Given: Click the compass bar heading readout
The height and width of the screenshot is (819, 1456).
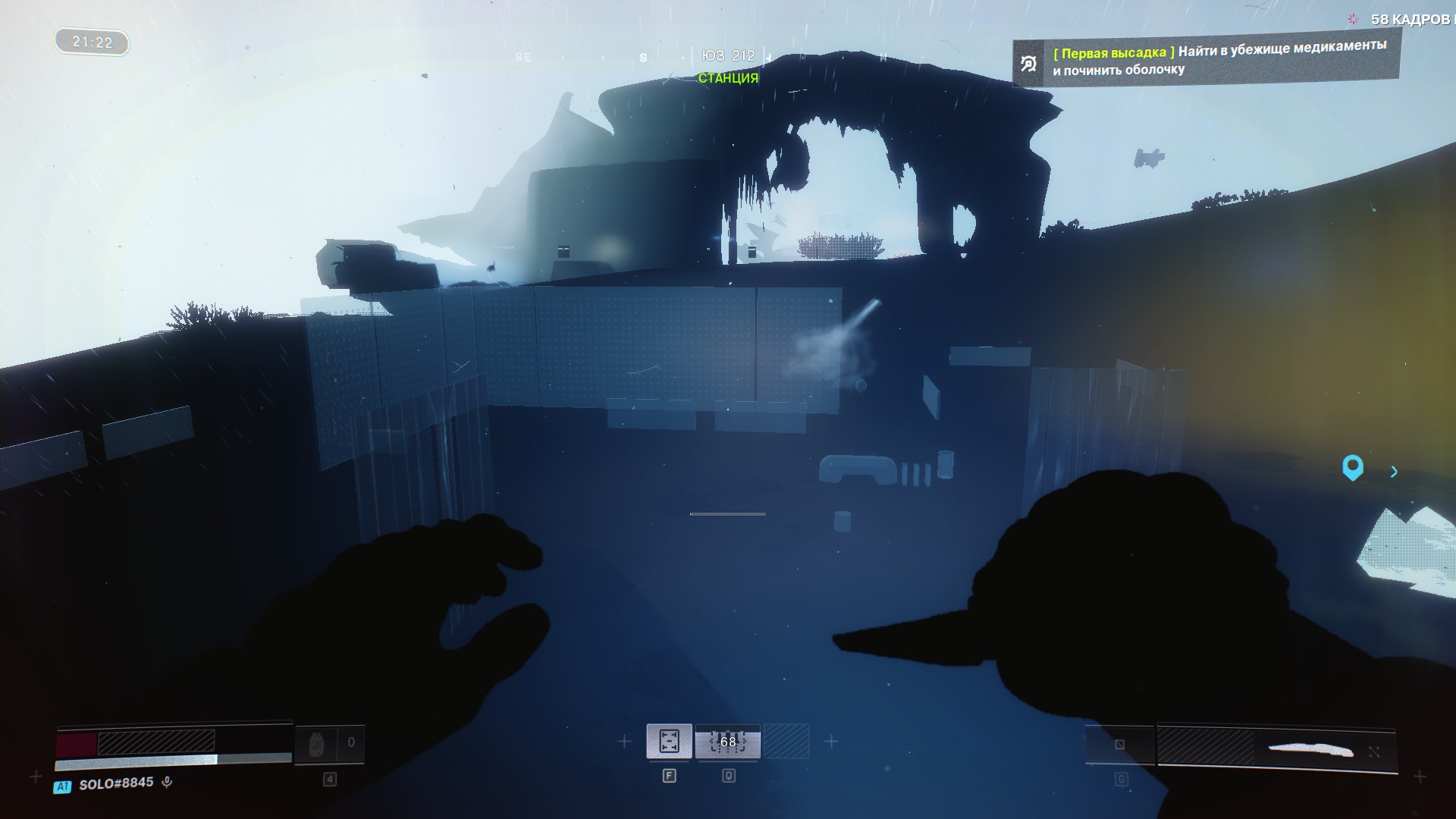Looking at the screenshot, I should (x=728, y=56).
